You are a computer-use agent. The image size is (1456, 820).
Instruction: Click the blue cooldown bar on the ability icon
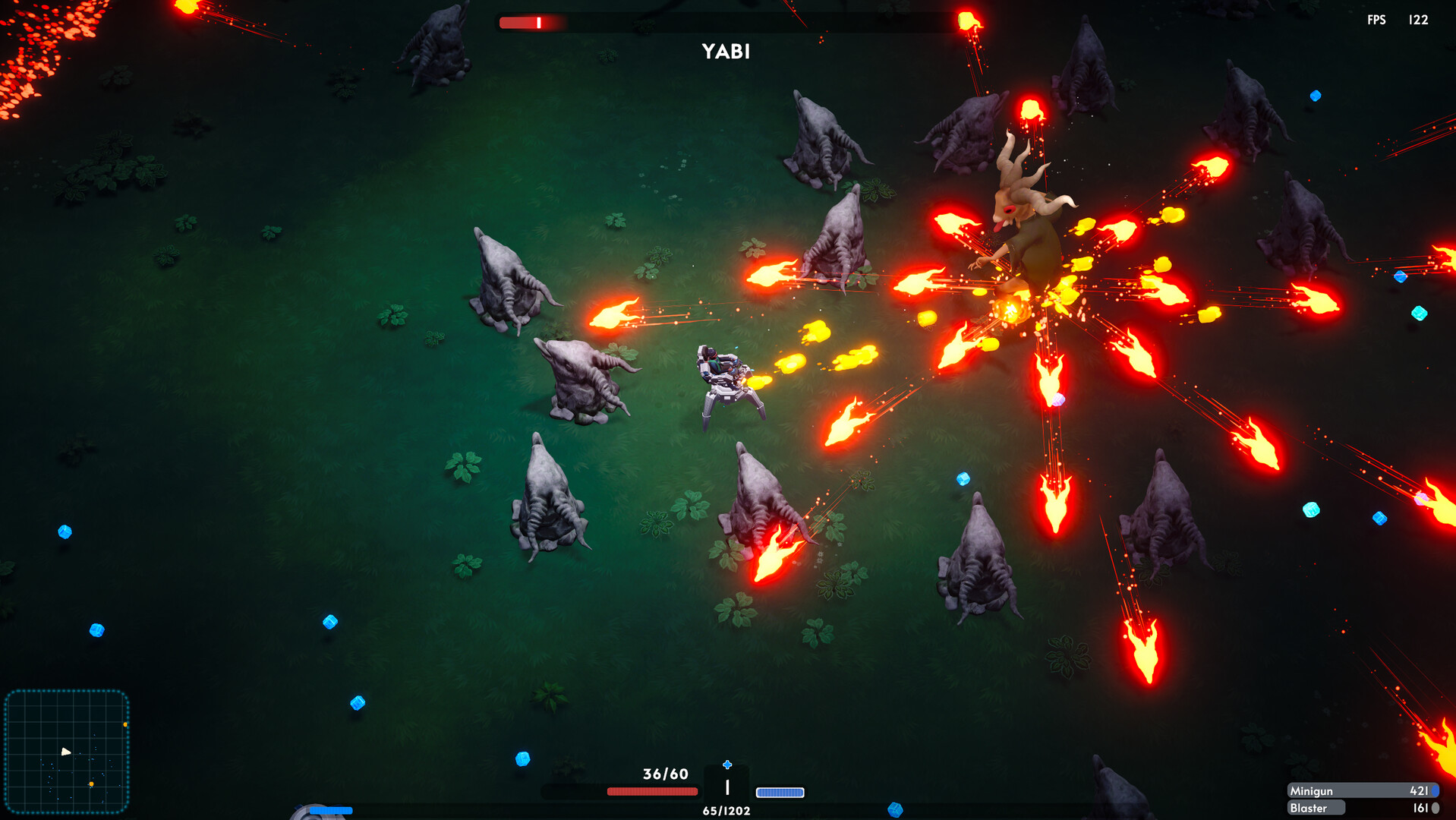[330, 811]
